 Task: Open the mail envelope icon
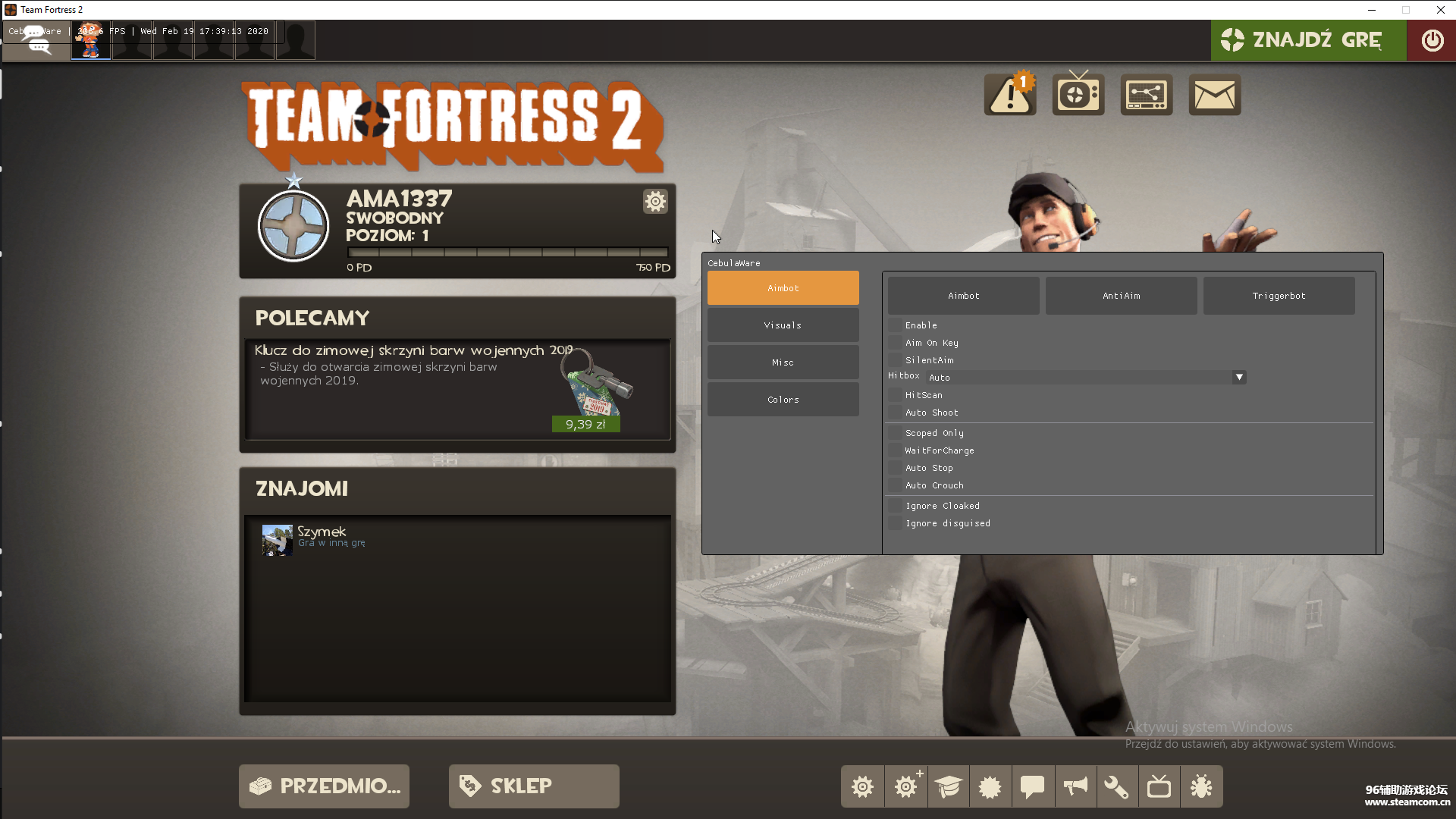pos(1214,94)
